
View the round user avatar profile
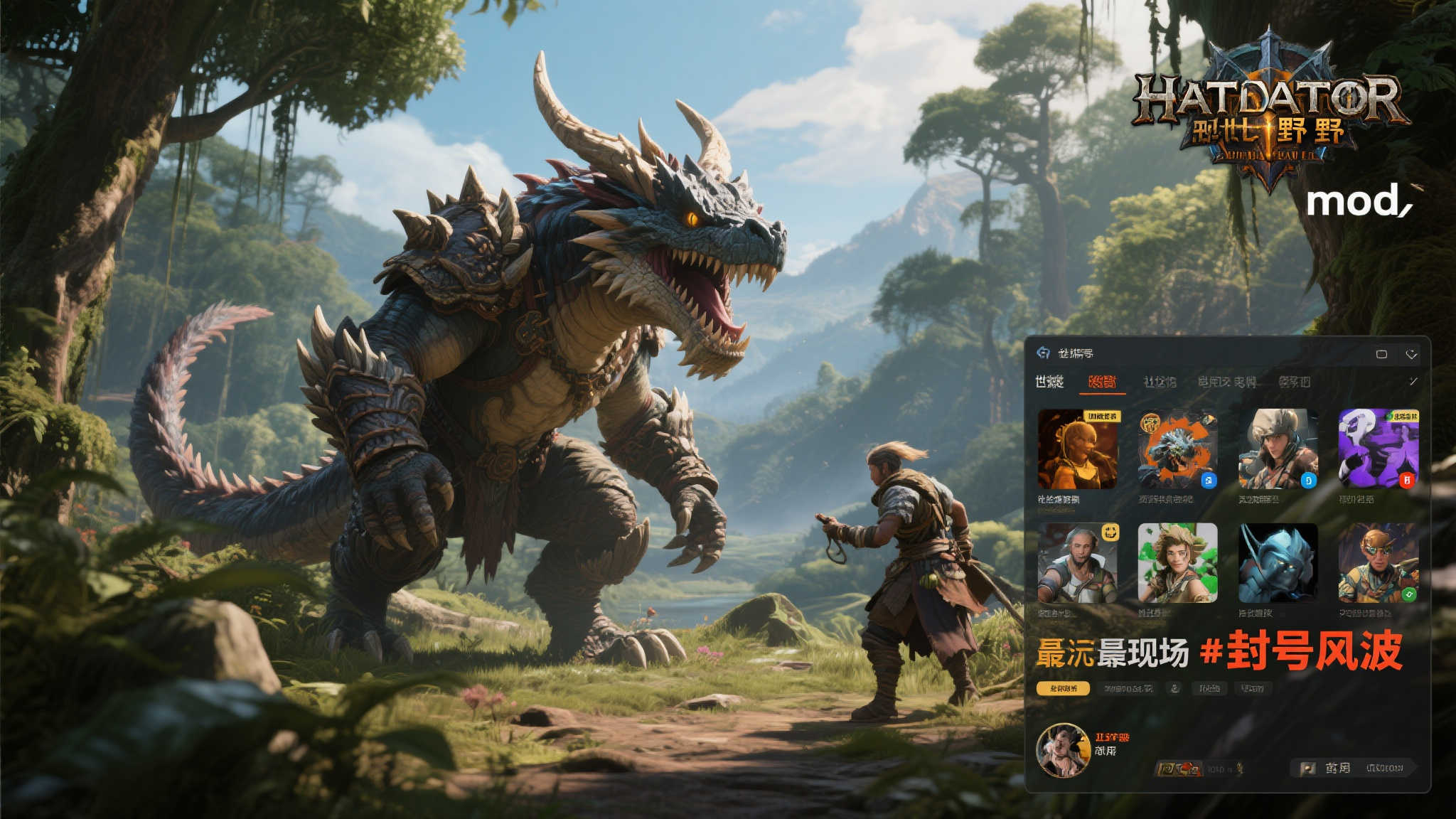[1063, 750]
